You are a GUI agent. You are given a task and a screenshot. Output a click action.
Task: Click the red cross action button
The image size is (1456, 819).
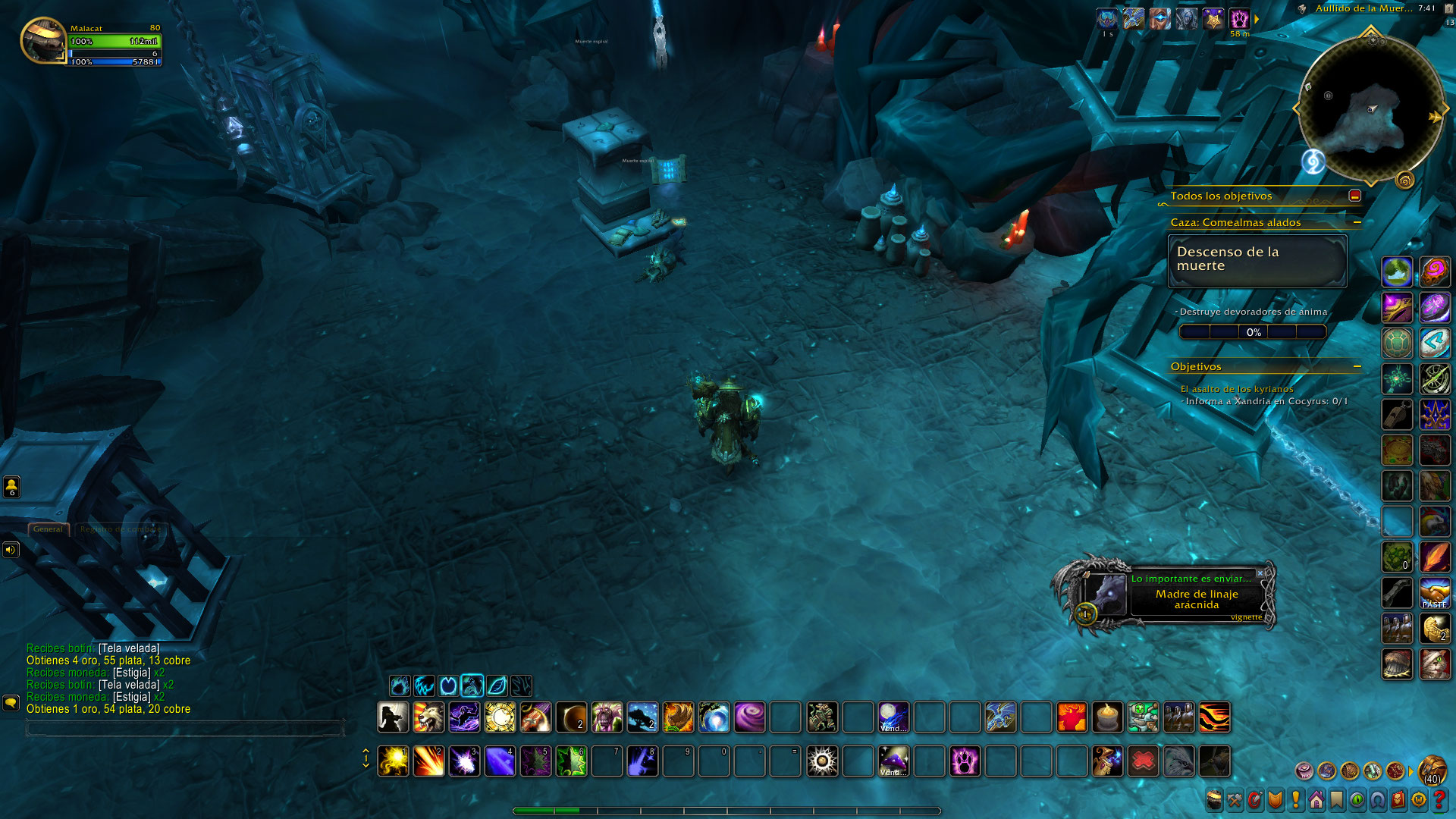pyautogui.click(x=1143, y=761)
